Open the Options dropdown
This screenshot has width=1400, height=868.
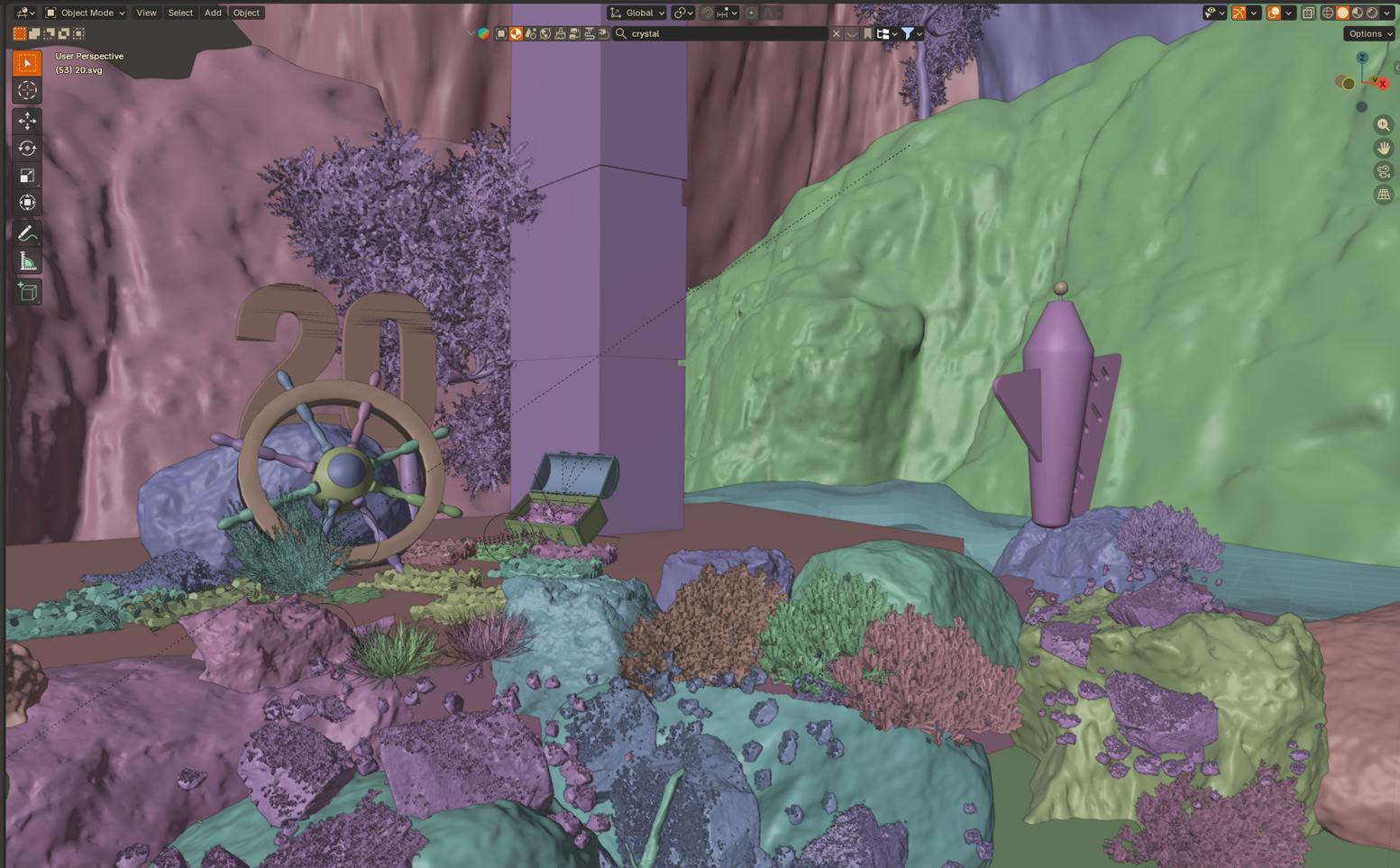click(1368, 33)
